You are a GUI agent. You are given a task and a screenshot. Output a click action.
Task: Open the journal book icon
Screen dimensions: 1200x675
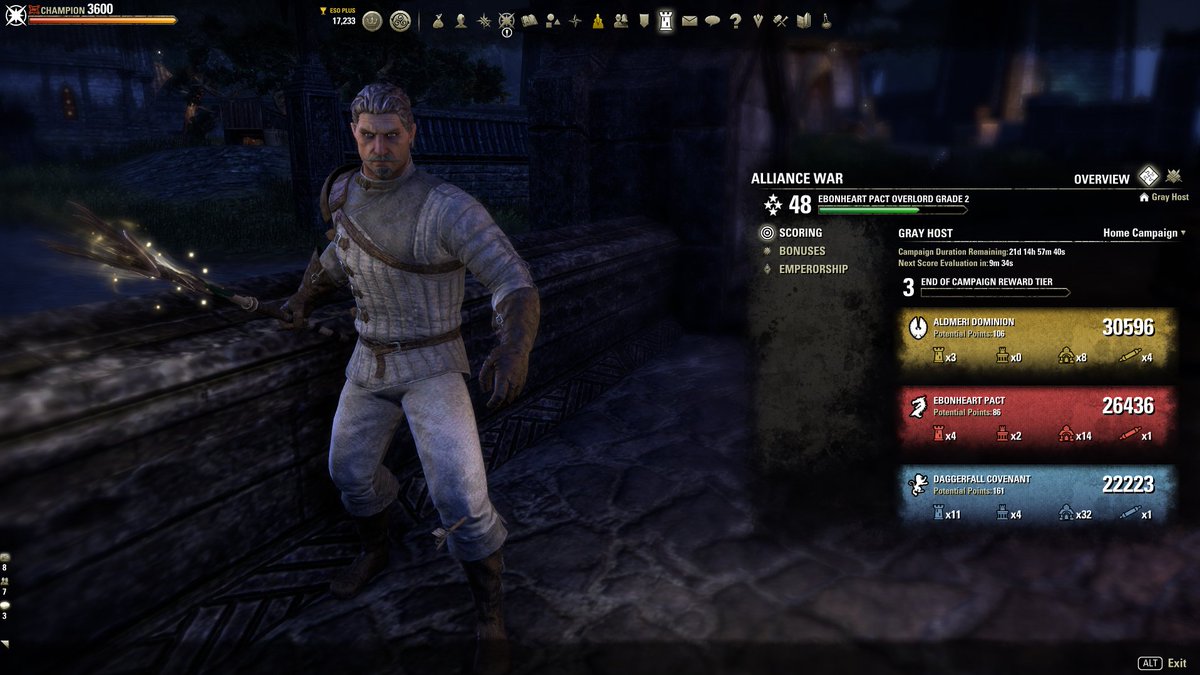[x=529, y=20]
